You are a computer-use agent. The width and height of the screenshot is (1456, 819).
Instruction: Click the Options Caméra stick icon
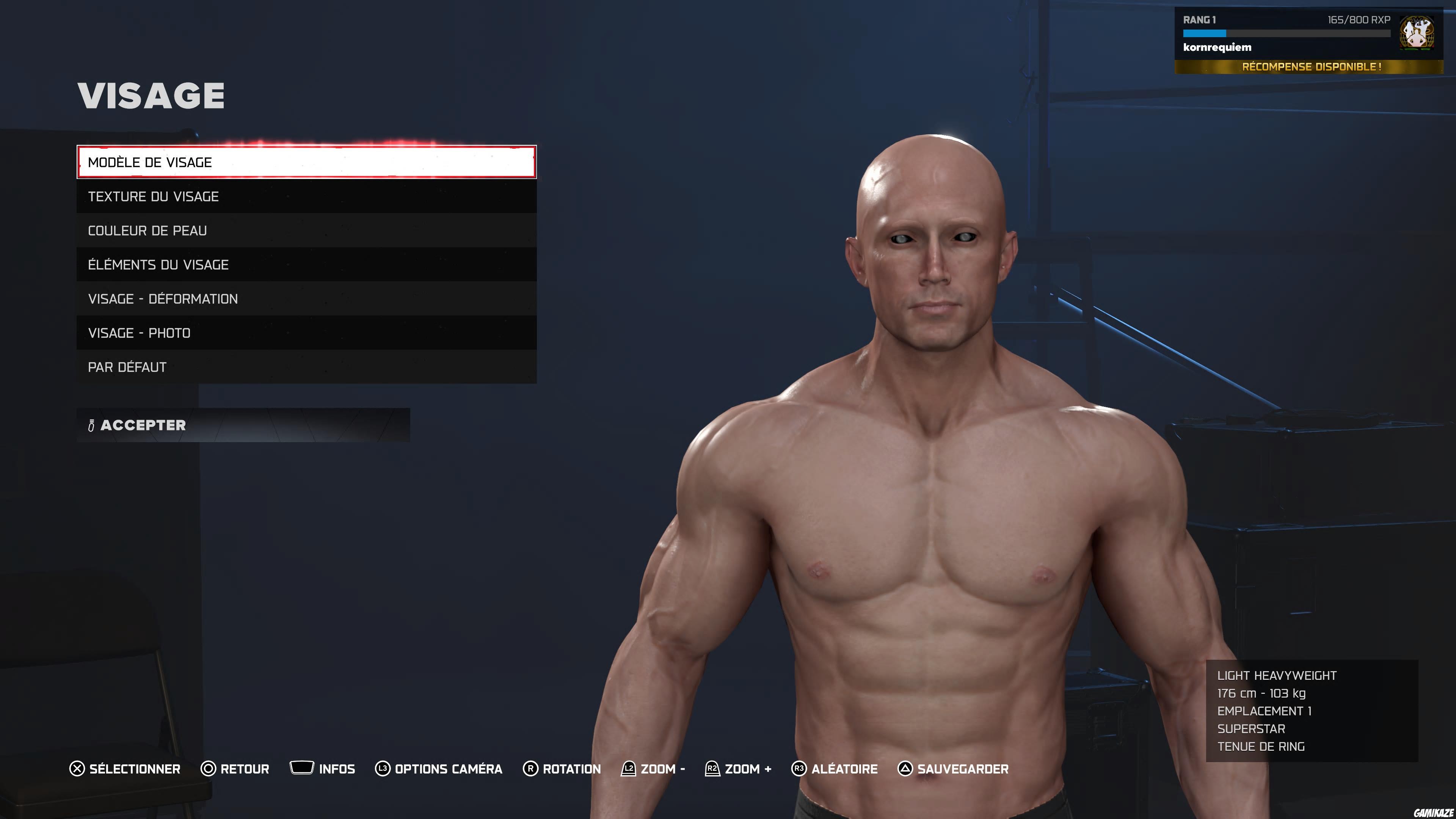click(x=383, y=769)
